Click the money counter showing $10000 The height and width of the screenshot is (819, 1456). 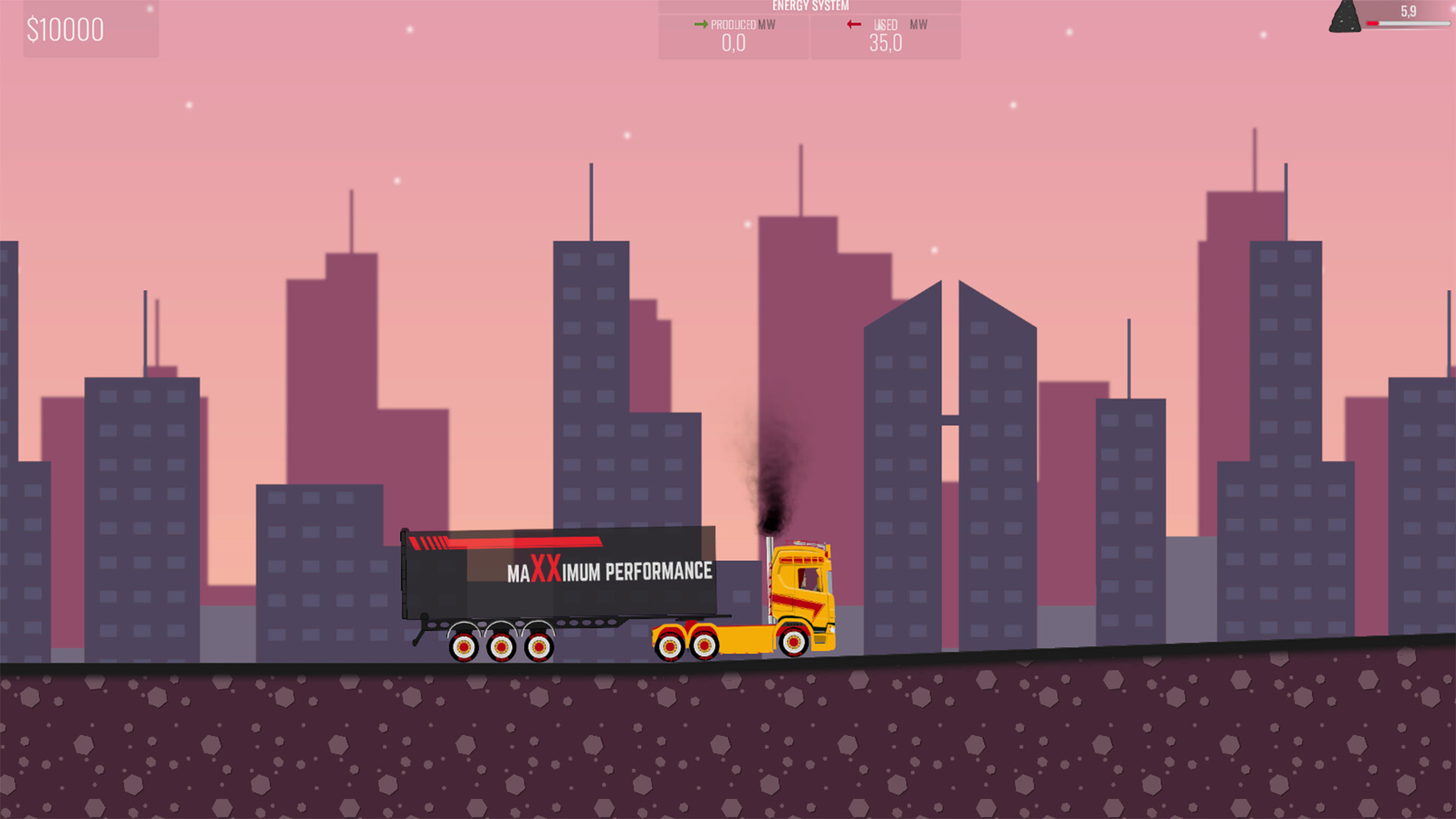[x=66, y=30]
